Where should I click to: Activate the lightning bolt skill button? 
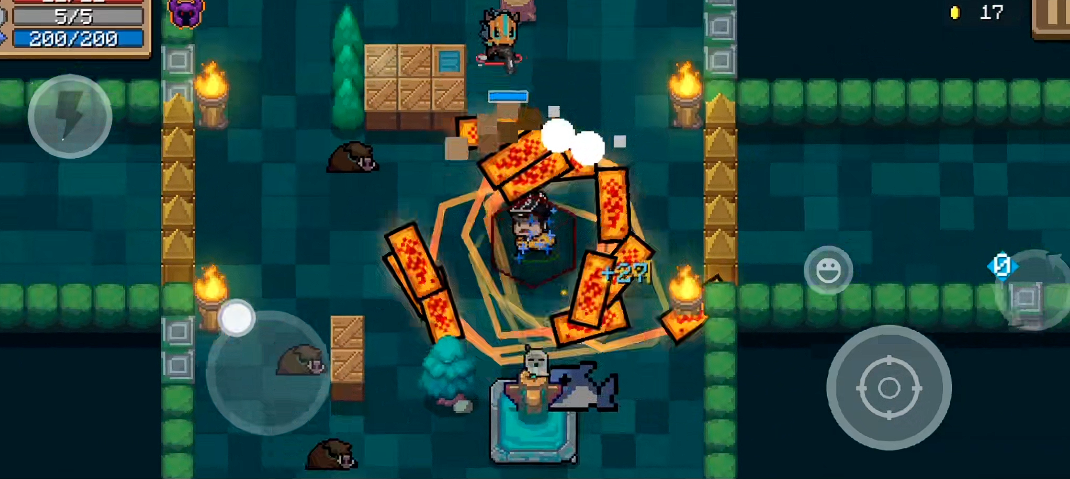click(x=69, y=116)
